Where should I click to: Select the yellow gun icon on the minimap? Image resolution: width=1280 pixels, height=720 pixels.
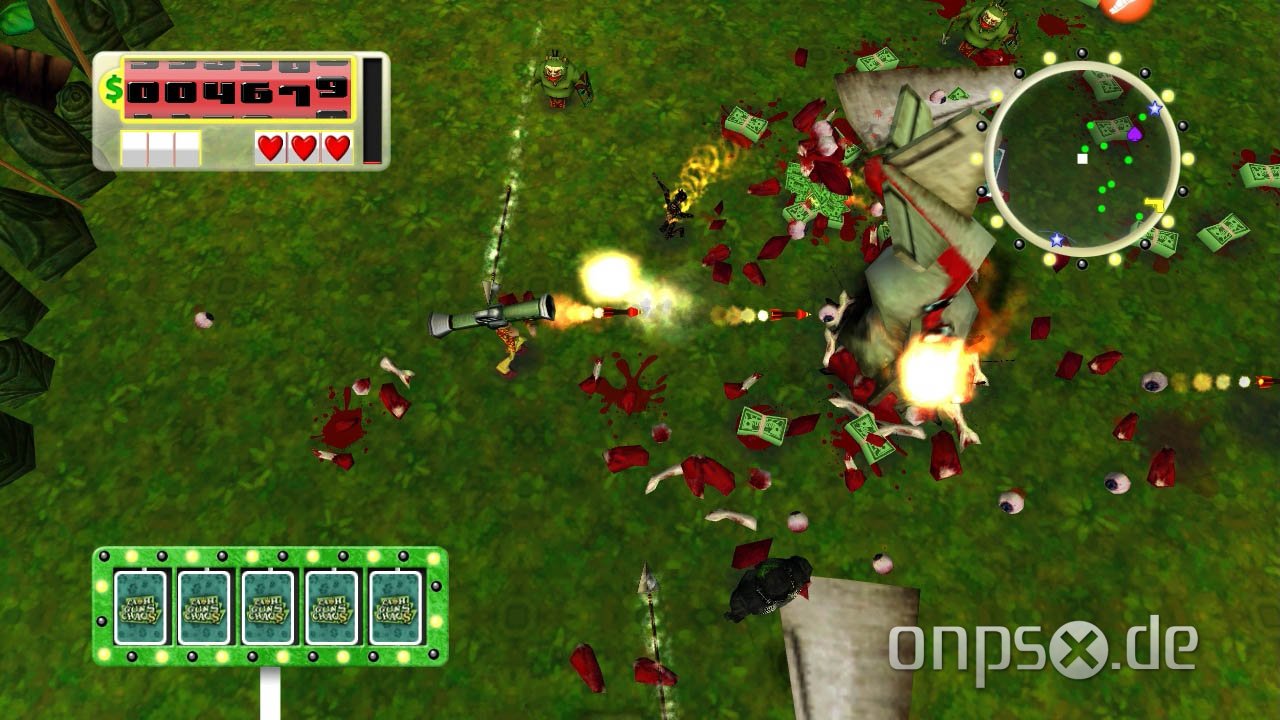click(x=1155, y=204)
